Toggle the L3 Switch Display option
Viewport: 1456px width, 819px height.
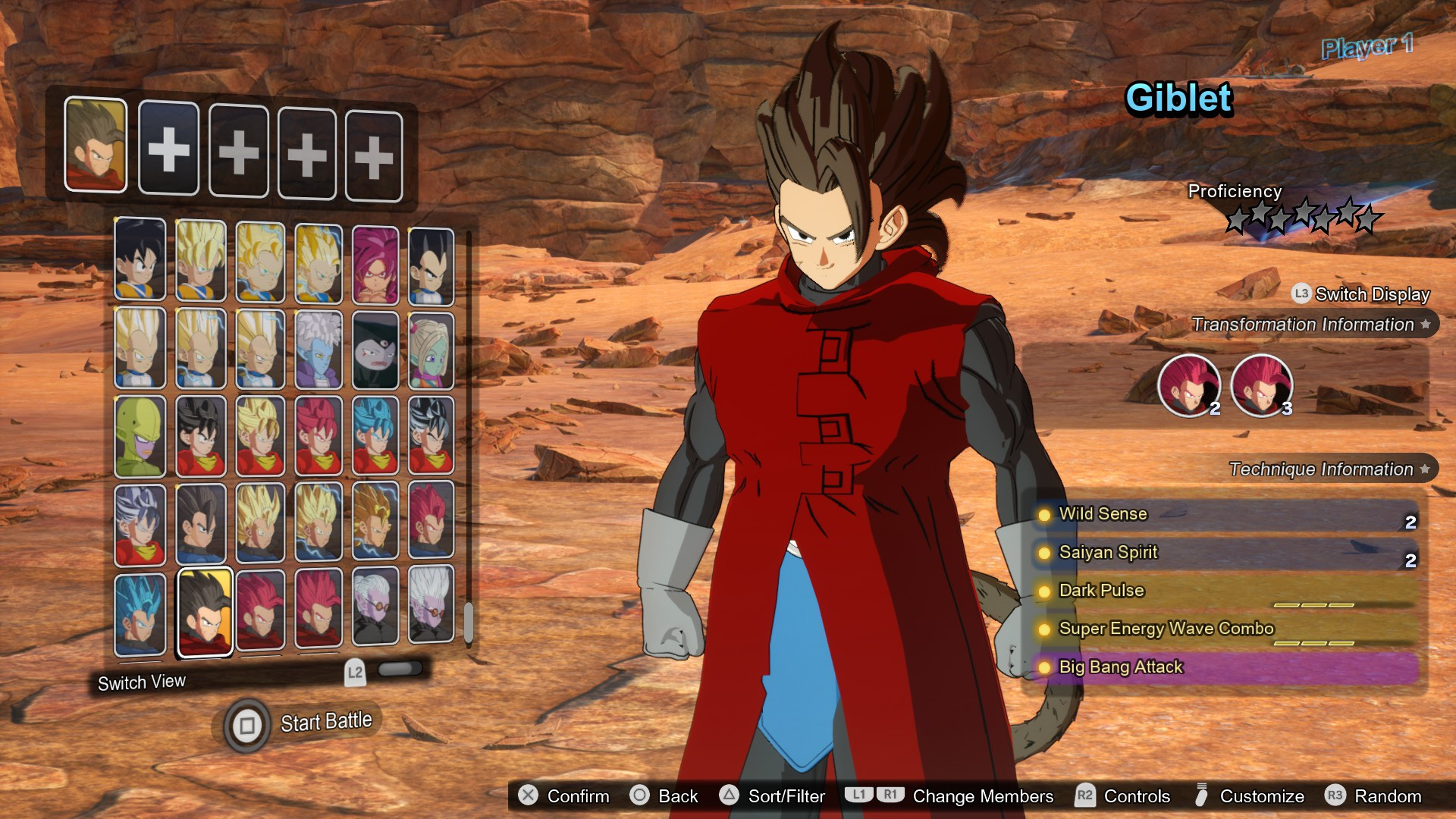coord(1361,294)
